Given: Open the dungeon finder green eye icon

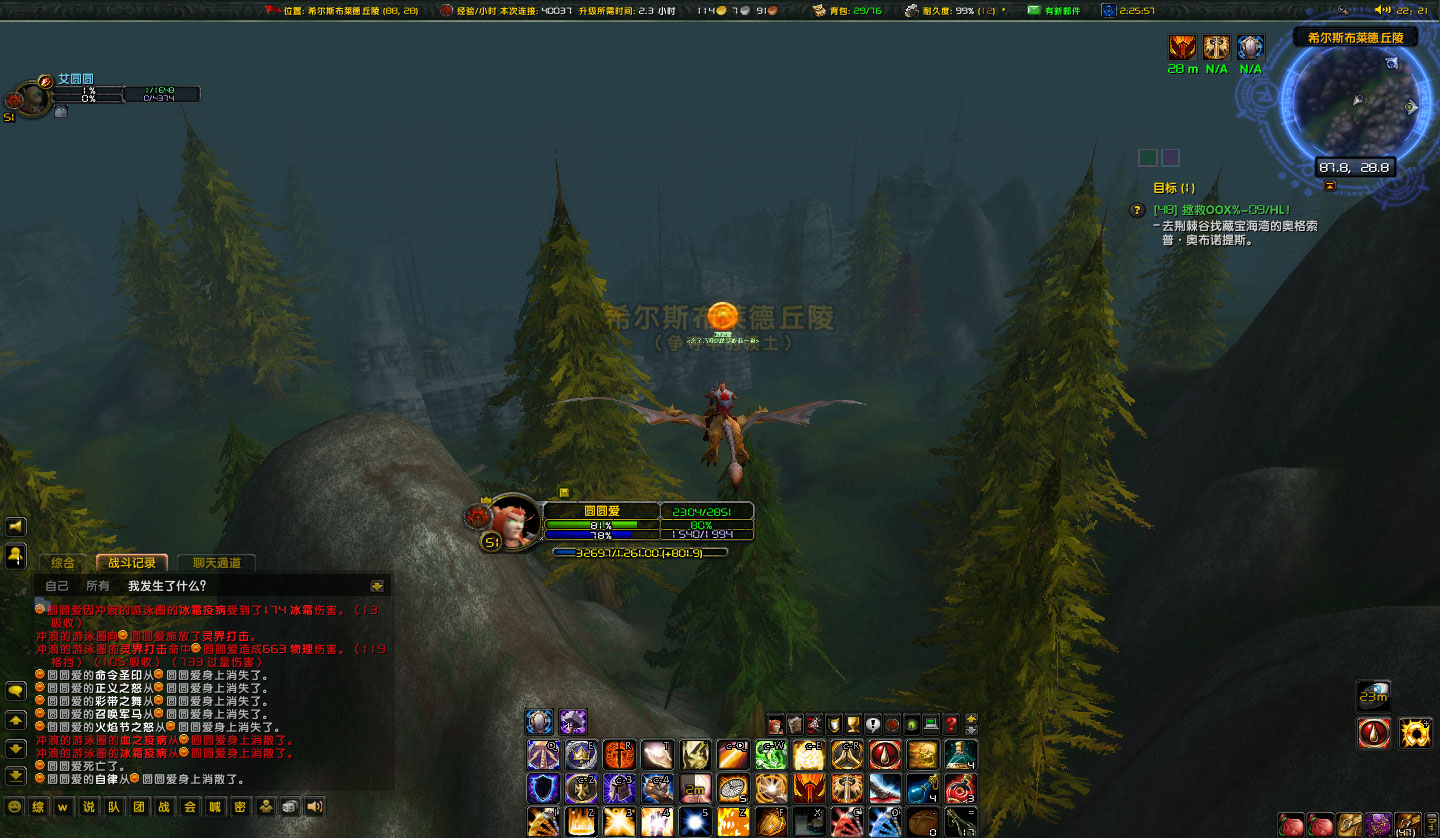Looking at the screenshot, I should pos(912,724).
